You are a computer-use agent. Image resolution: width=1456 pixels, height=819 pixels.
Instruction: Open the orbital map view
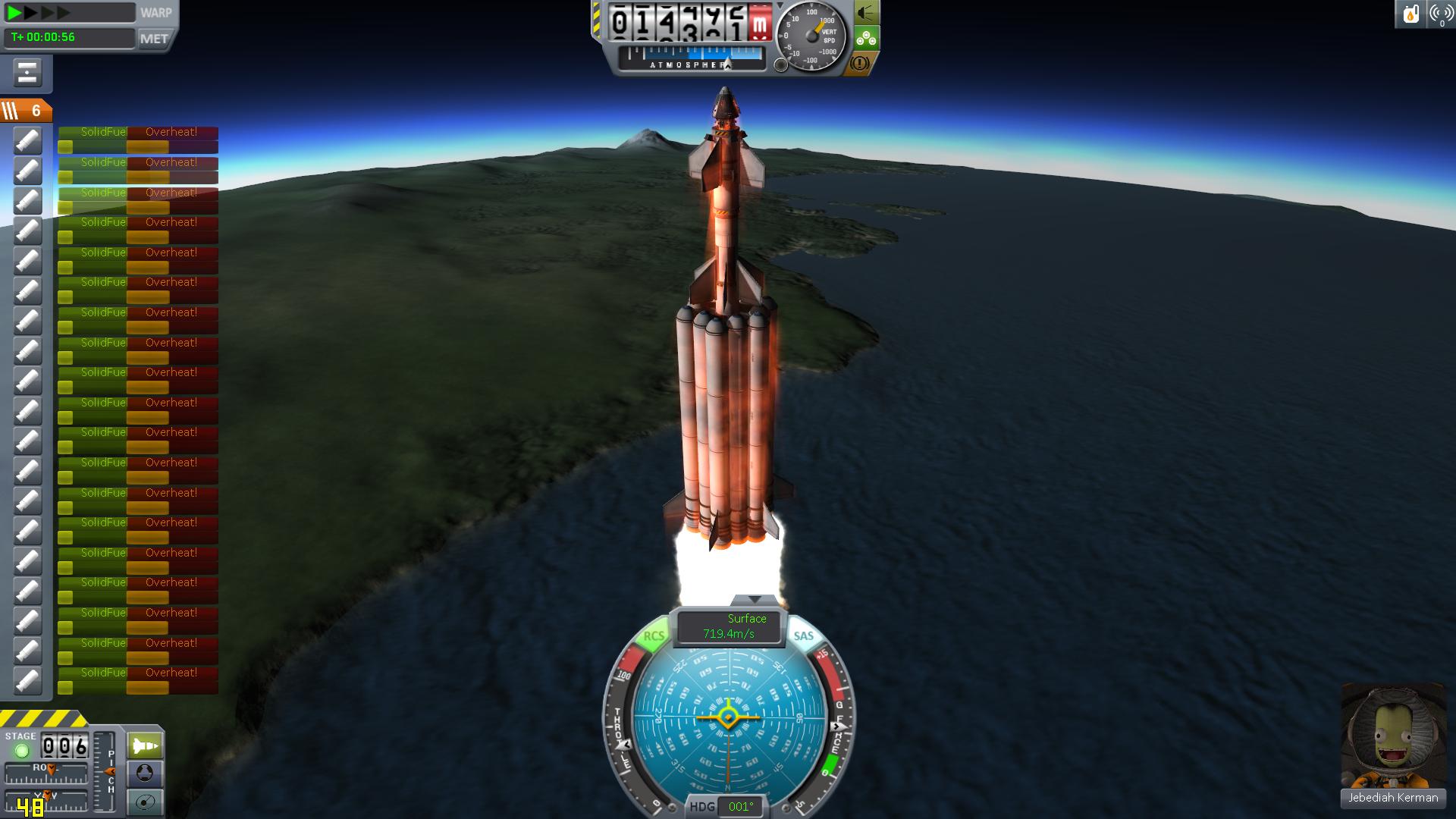pos(145,802)
